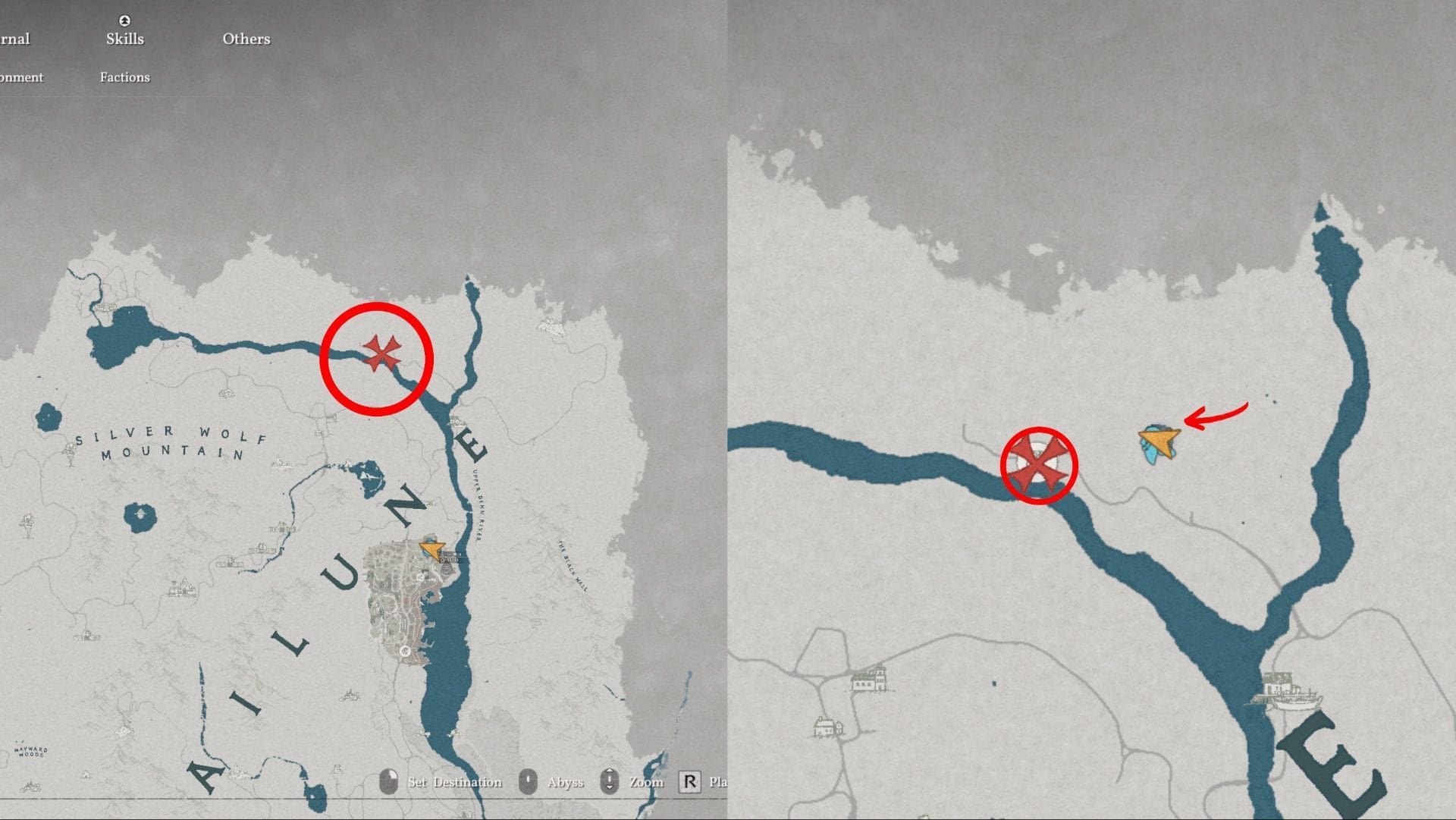Select the riverside dock icon on the close-up map
This screenshot has width=1456, height=820.
click(1291, 692)
